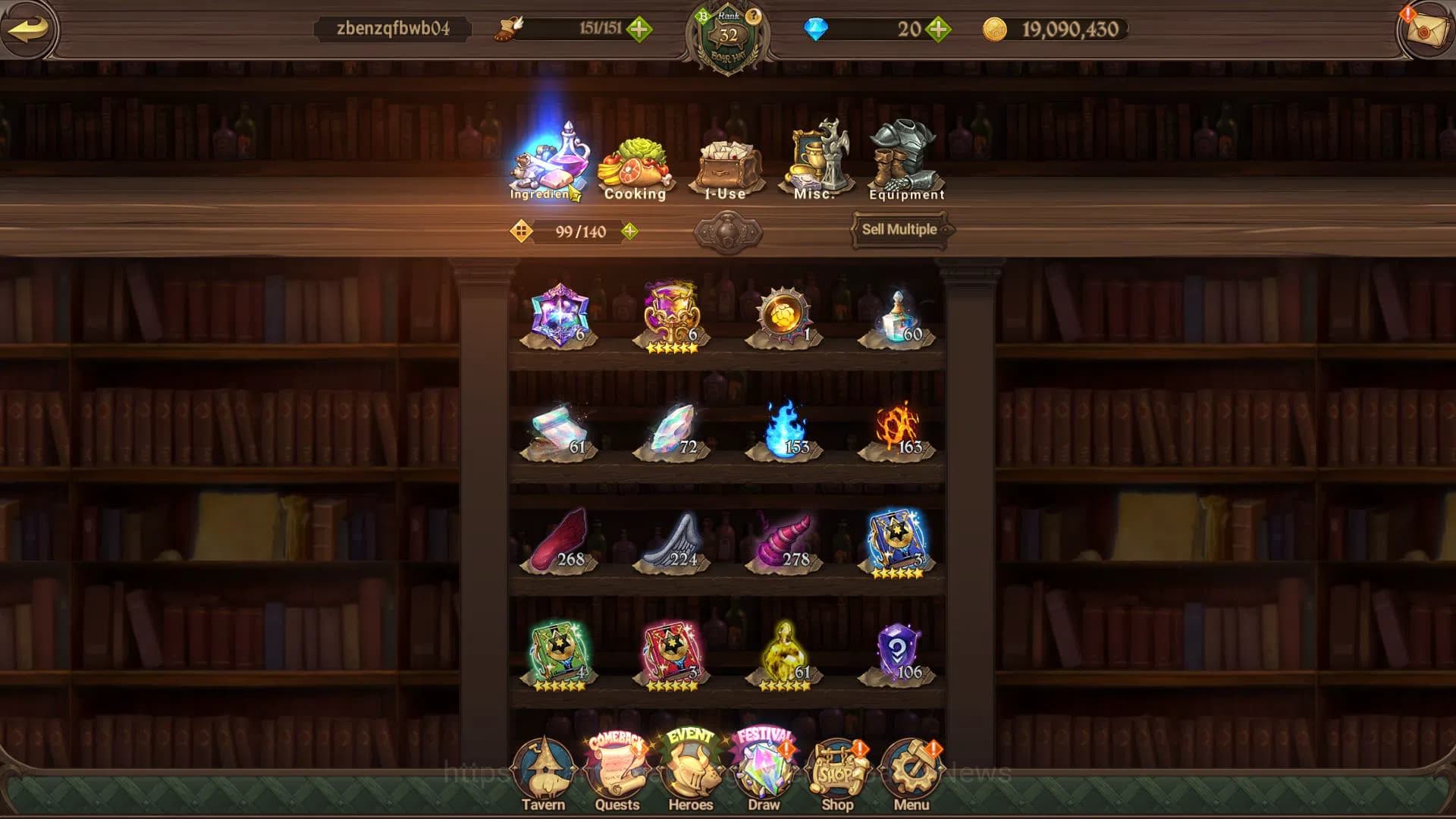Open the Tavern from the bottom bar
Image resolution: width=1456 pixels, height=819 pixels.
(543, 775)
